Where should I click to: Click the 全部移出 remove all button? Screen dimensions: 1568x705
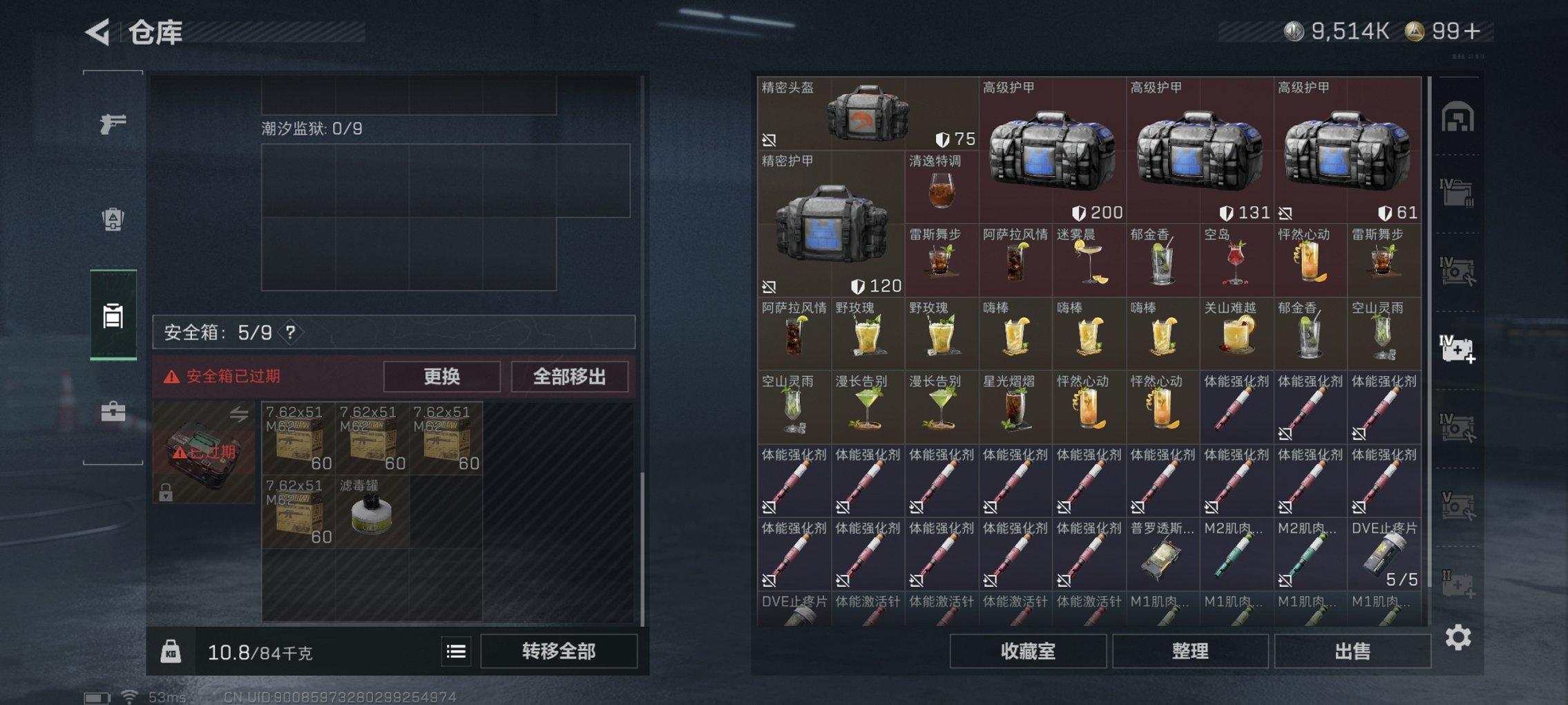571,377
